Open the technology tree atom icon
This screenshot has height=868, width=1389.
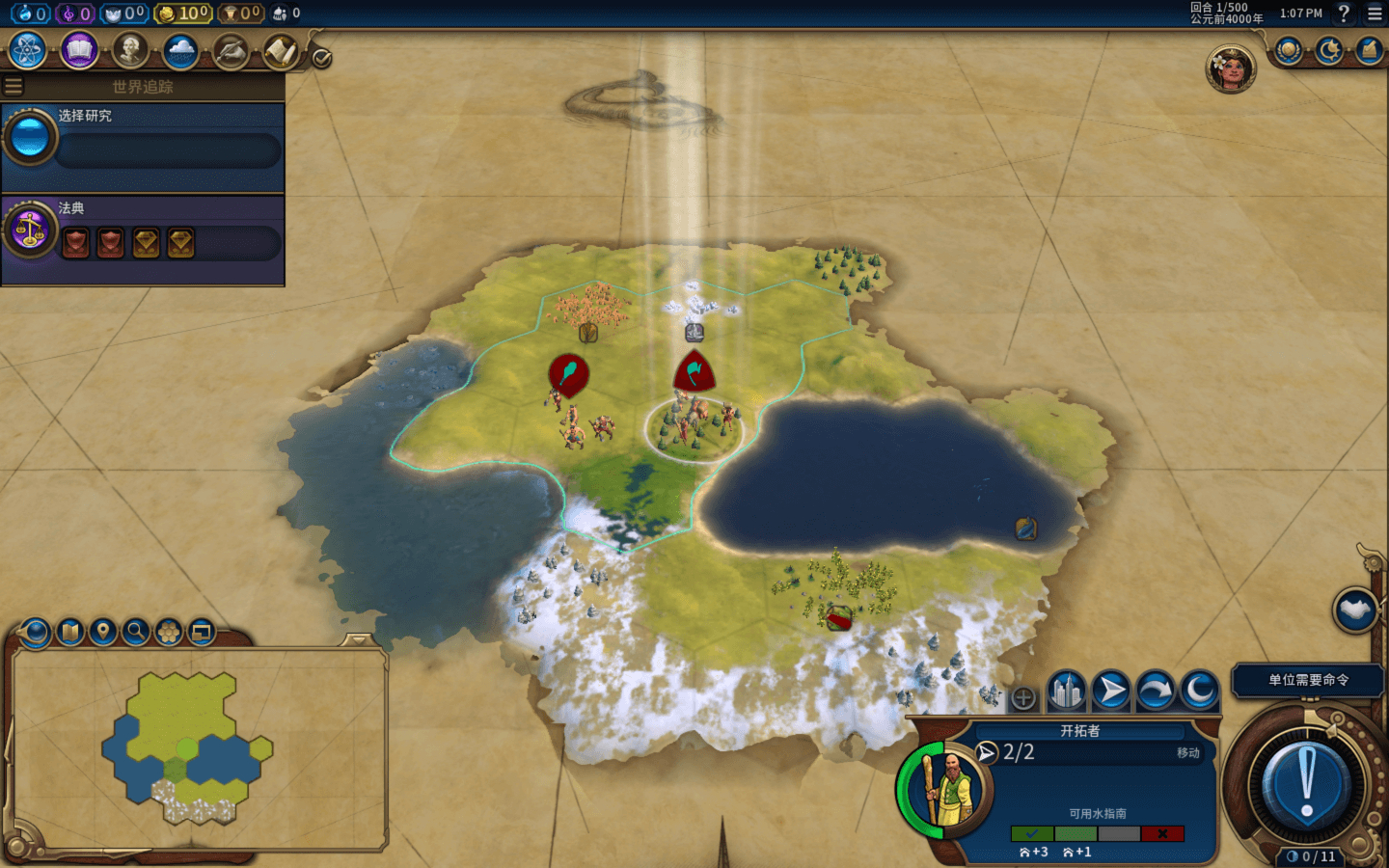coord(28,50)
